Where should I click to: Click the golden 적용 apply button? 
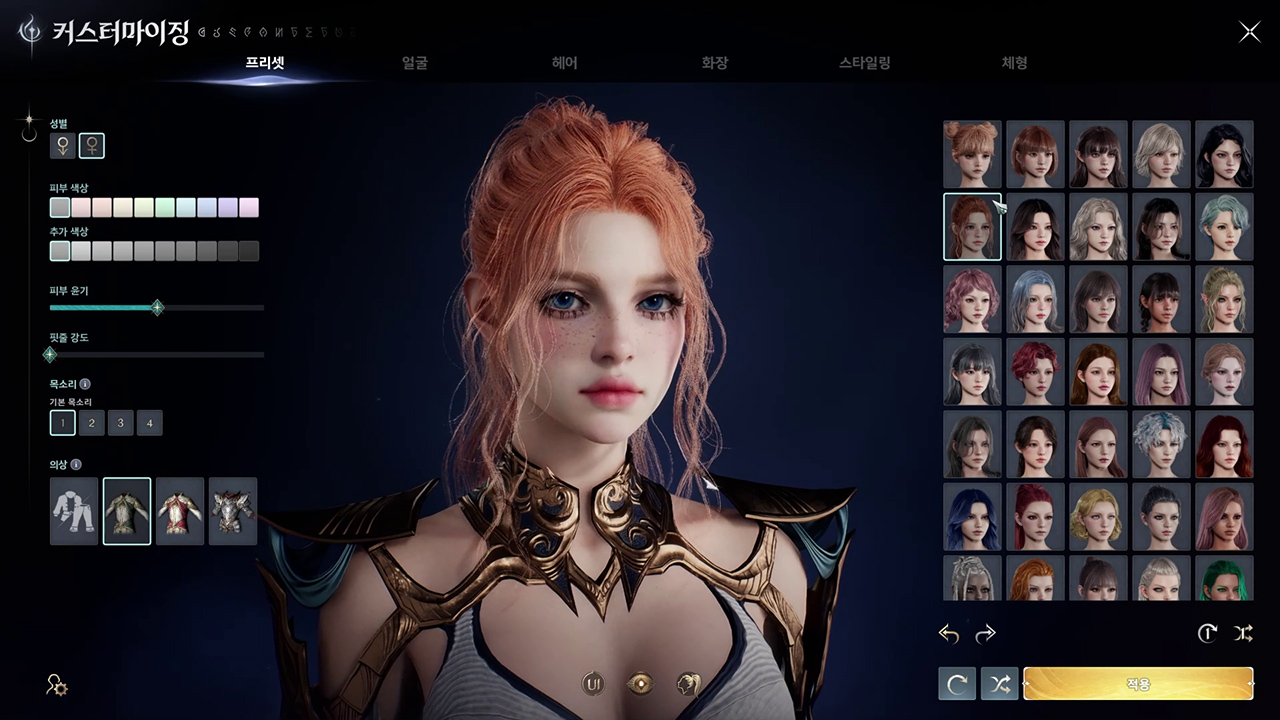coord(1138,684)
